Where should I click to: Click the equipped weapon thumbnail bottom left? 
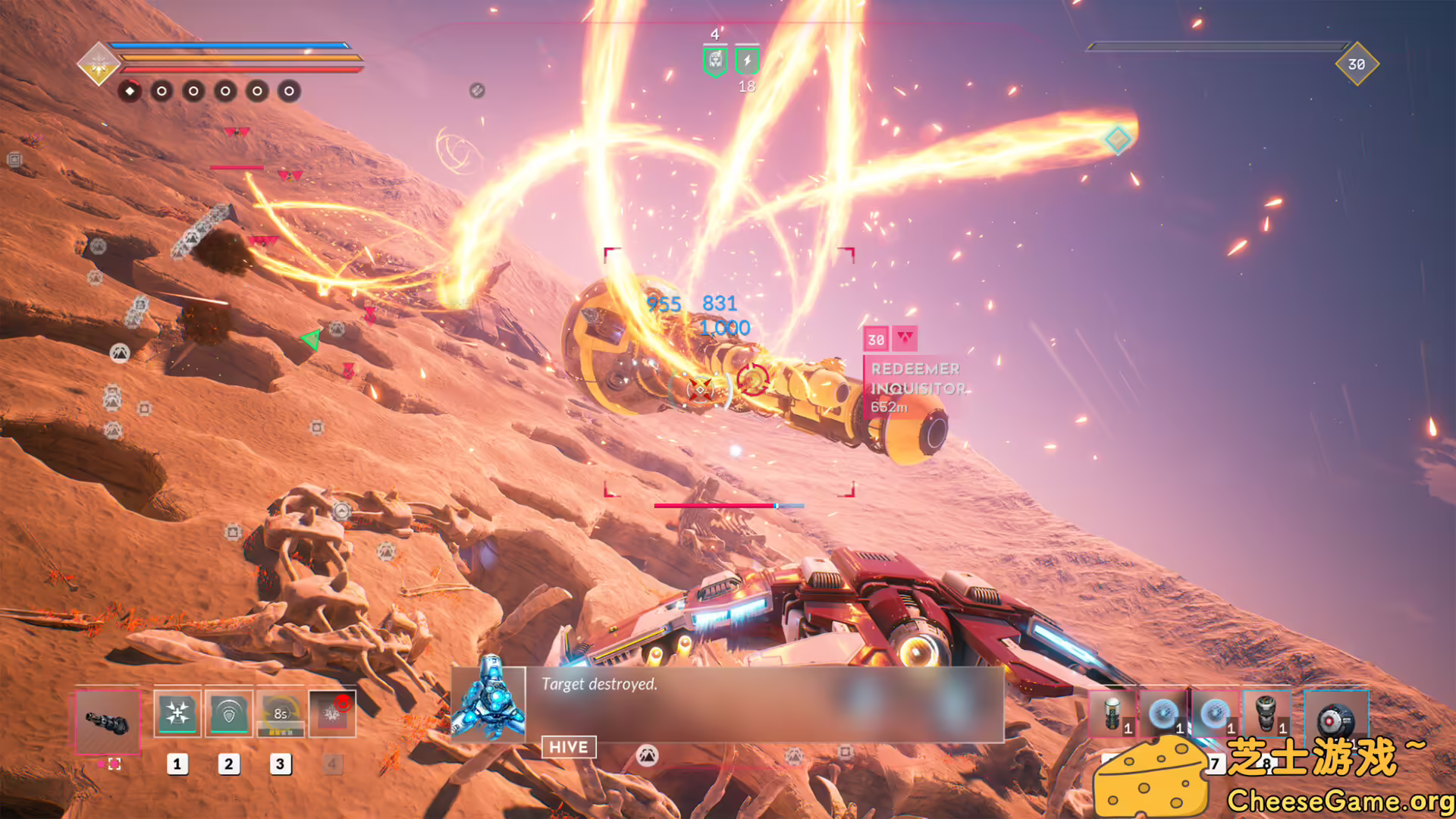click(109, 723)
